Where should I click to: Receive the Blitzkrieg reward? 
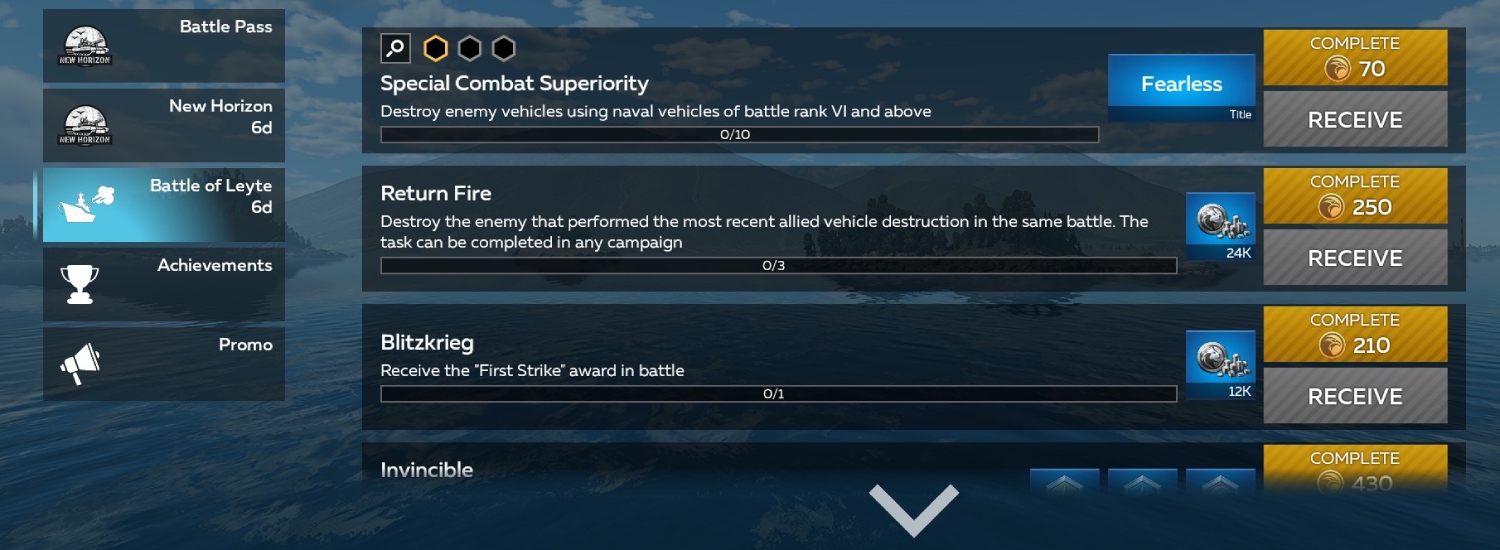pos(1355,396)
